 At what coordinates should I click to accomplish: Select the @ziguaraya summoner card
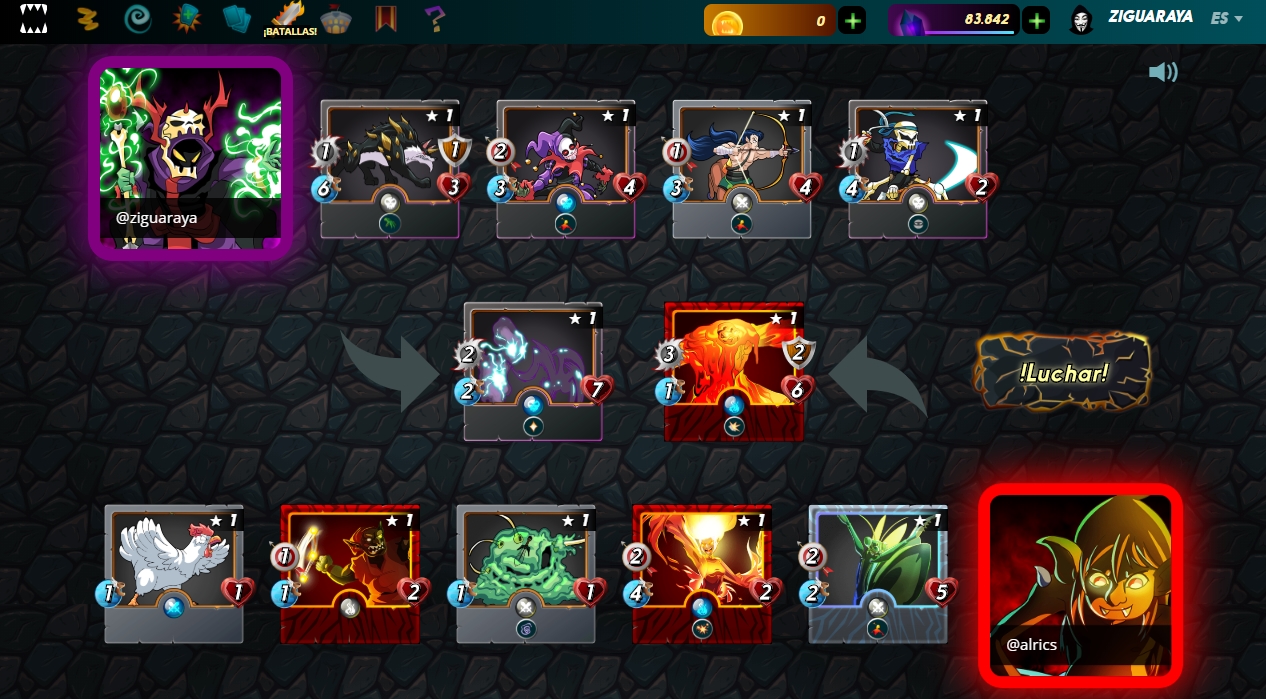[x=190, y=157]
